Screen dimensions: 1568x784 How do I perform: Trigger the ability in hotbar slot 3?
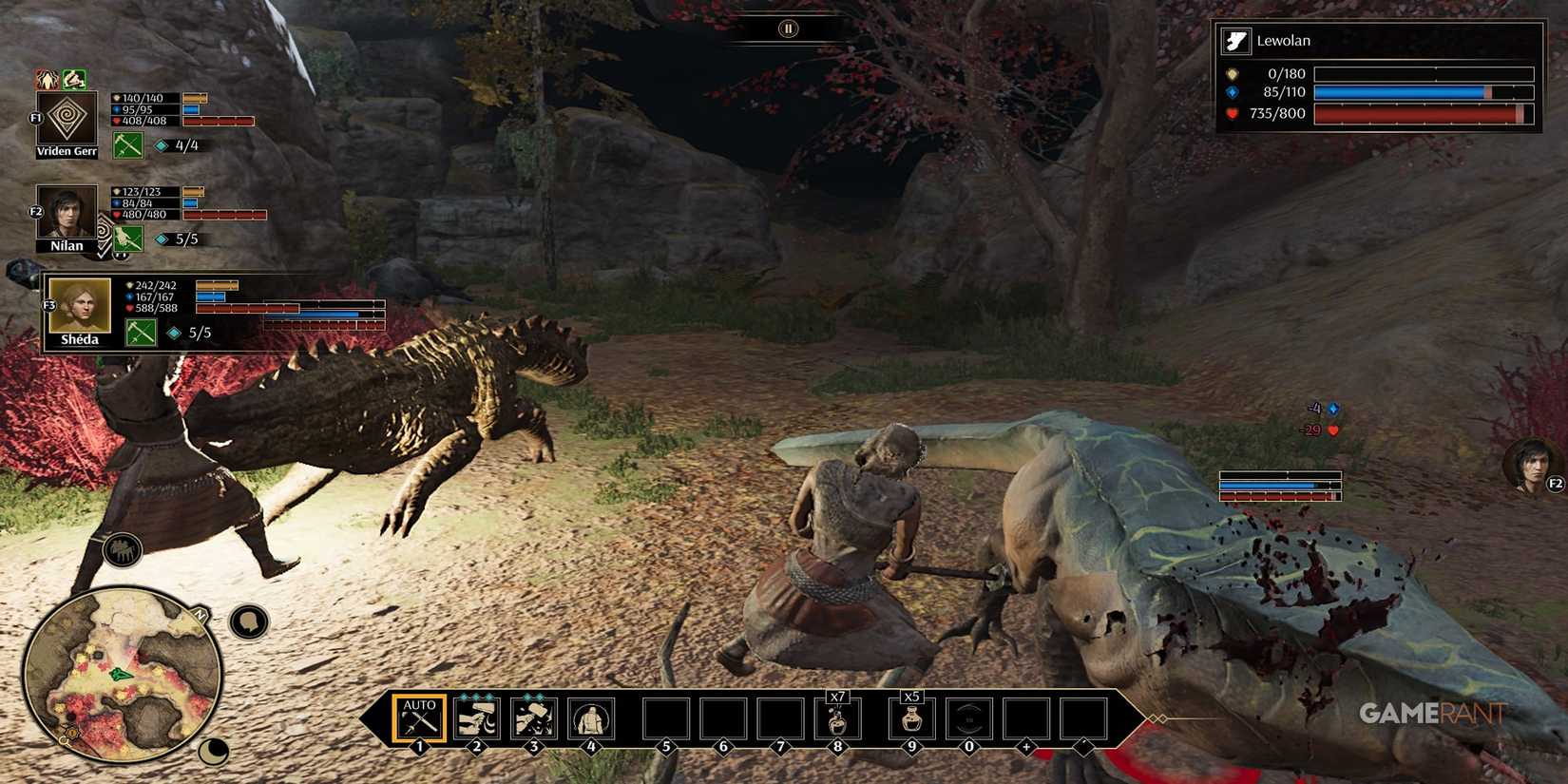pos(535,718)
